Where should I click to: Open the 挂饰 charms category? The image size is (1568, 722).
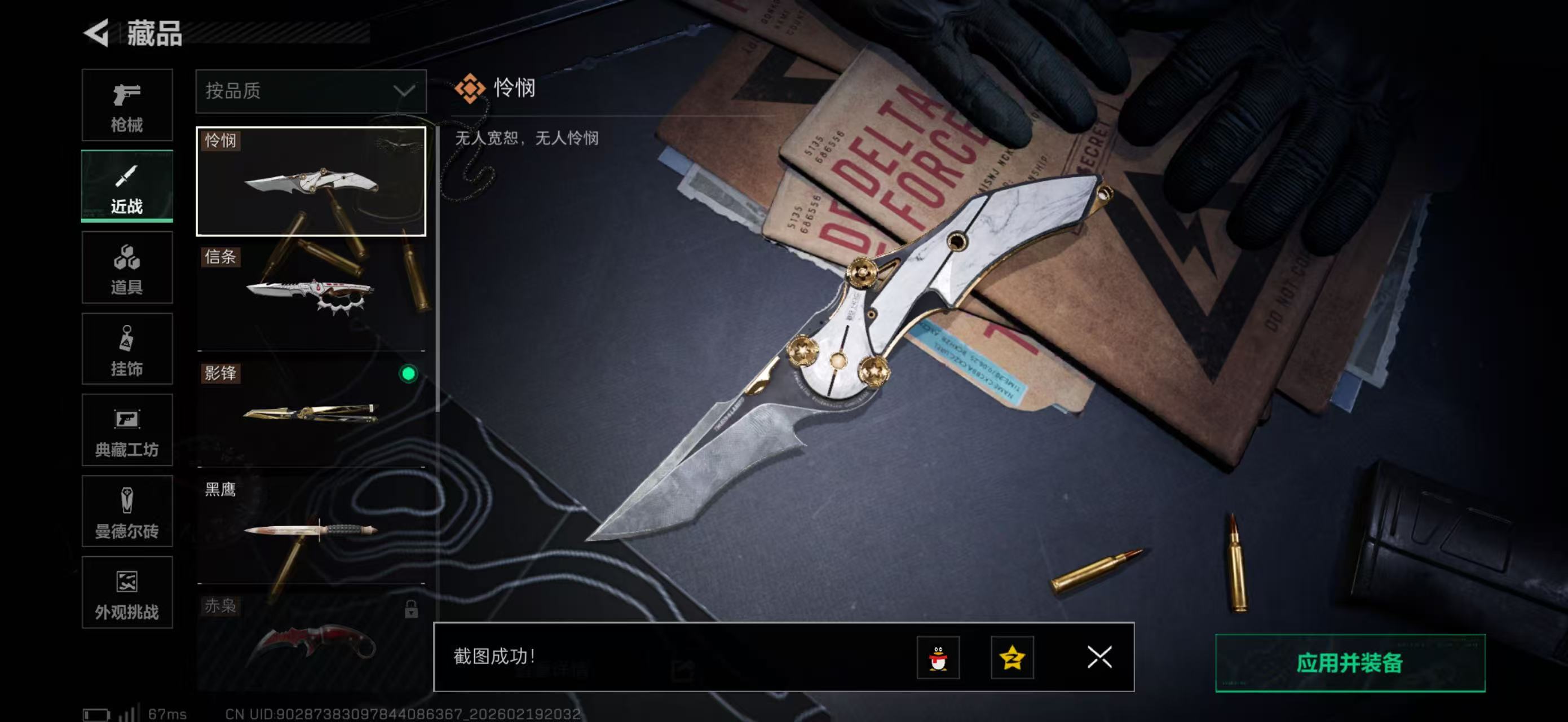tap(127, 349)
